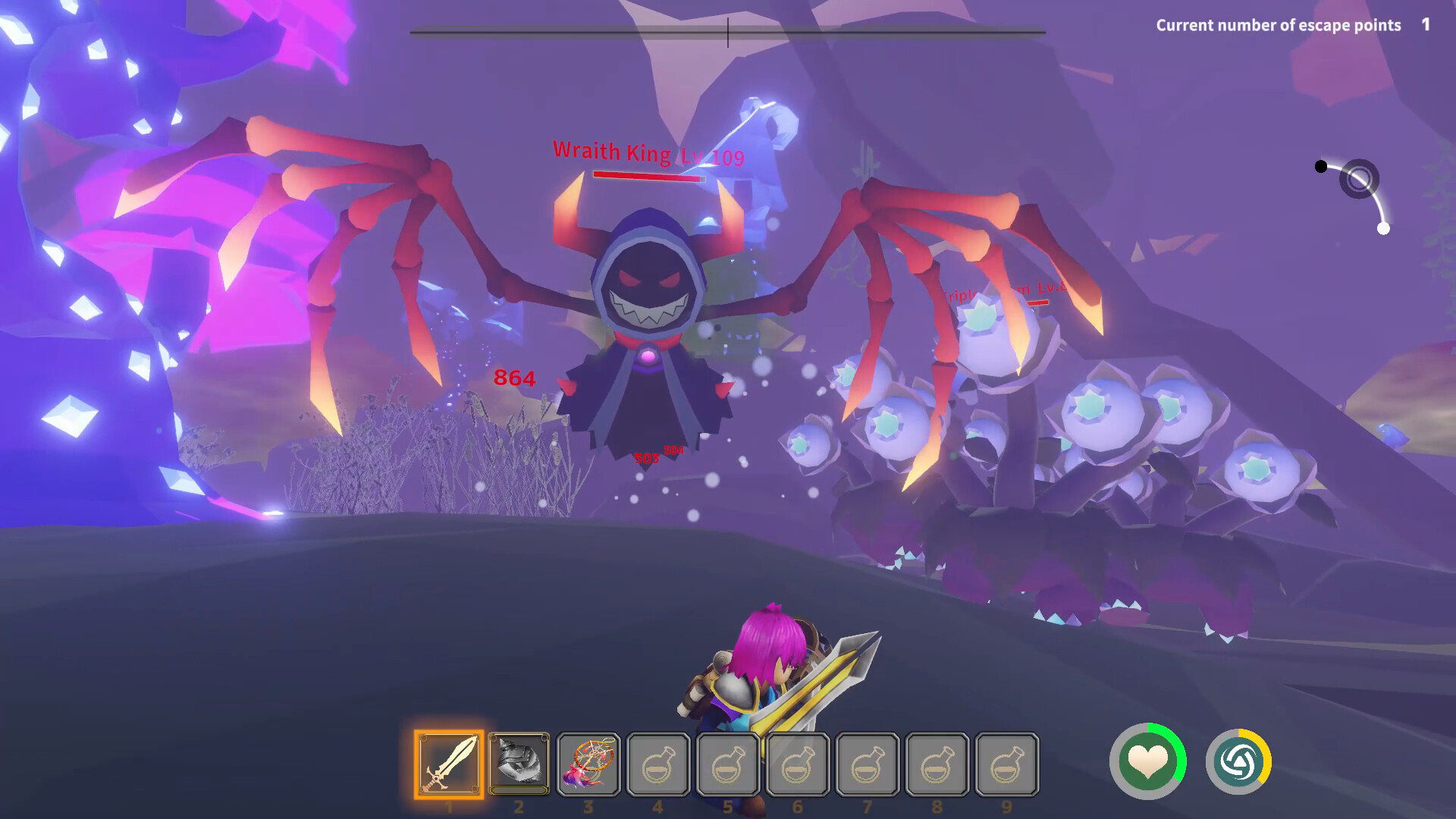The width and height of the screenshot is (1456, 819).
Task: Select the sword in hotbar slot 1
Action: pyautogui.click(x=448, y=762)
